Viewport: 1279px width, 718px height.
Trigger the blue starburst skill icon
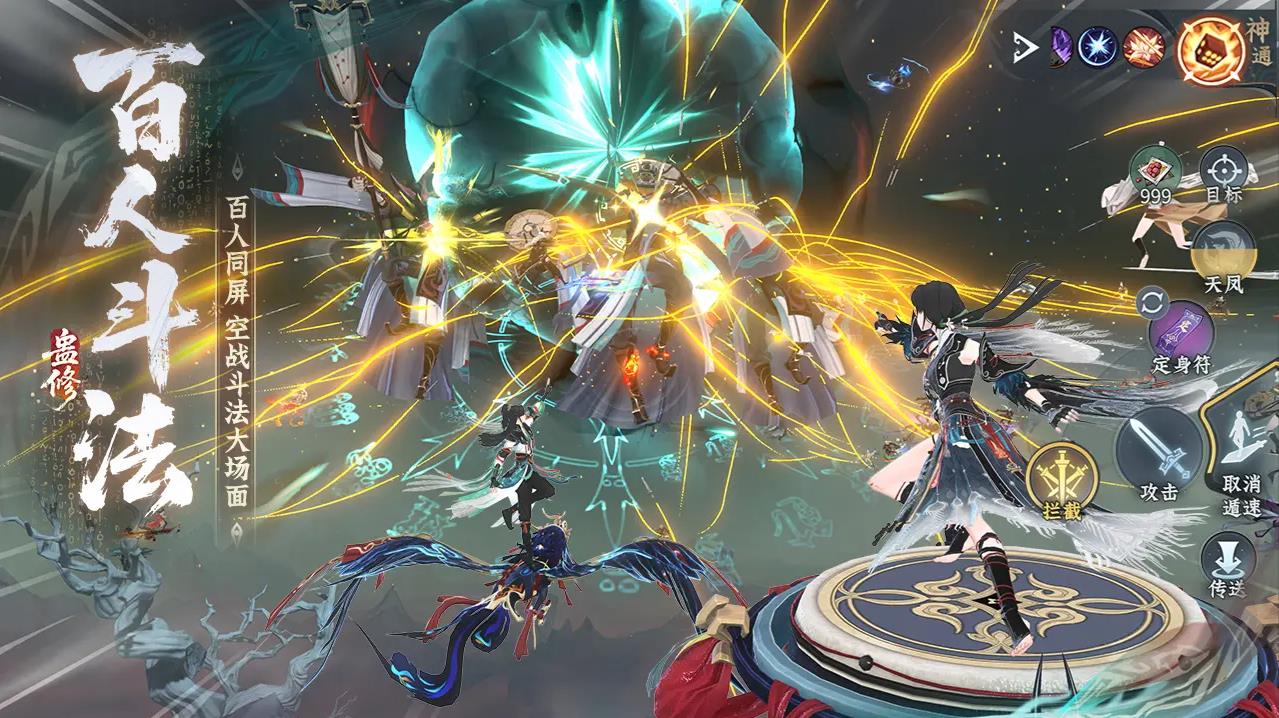point(1097,47)
